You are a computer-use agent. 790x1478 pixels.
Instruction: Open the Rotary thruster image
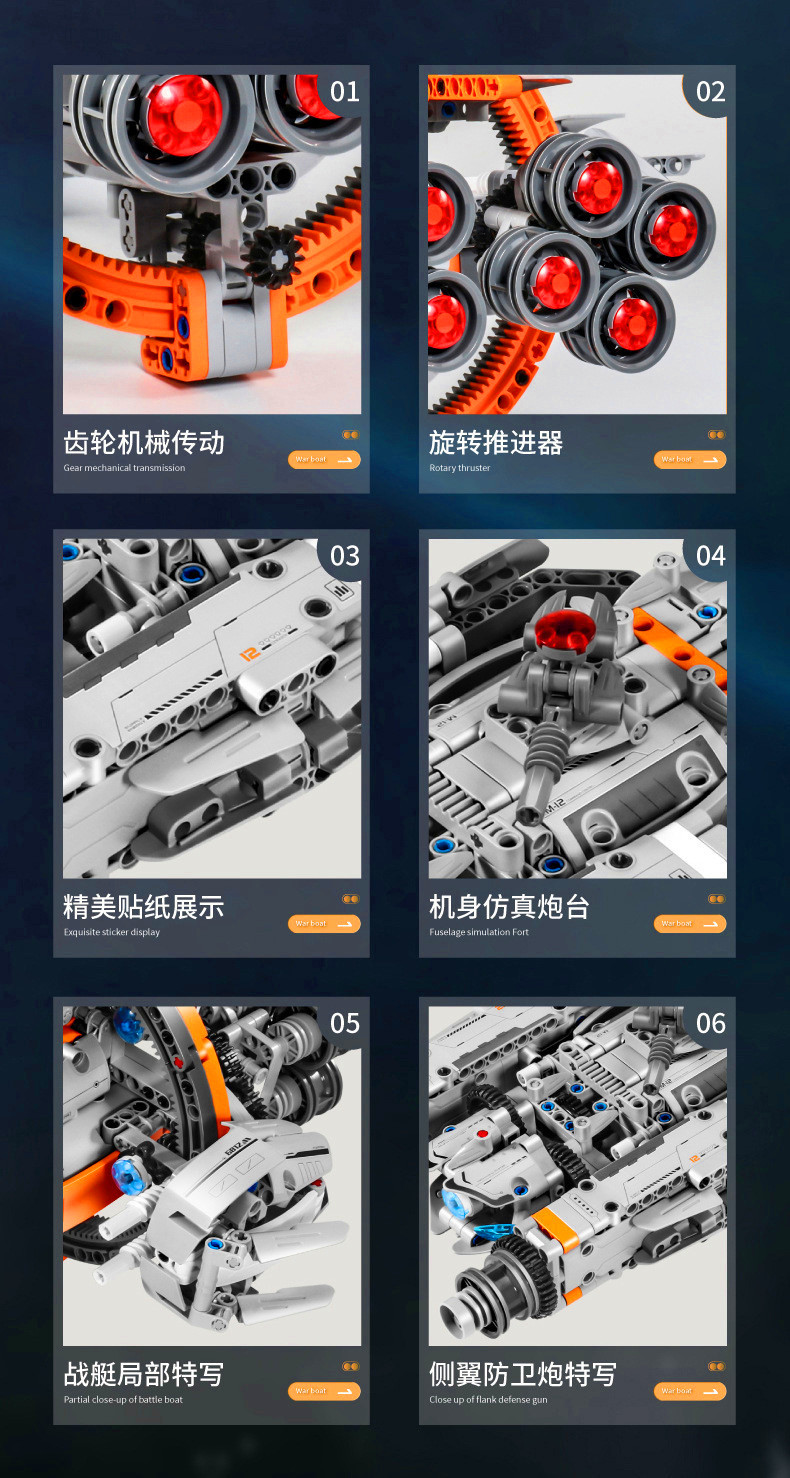577,244
